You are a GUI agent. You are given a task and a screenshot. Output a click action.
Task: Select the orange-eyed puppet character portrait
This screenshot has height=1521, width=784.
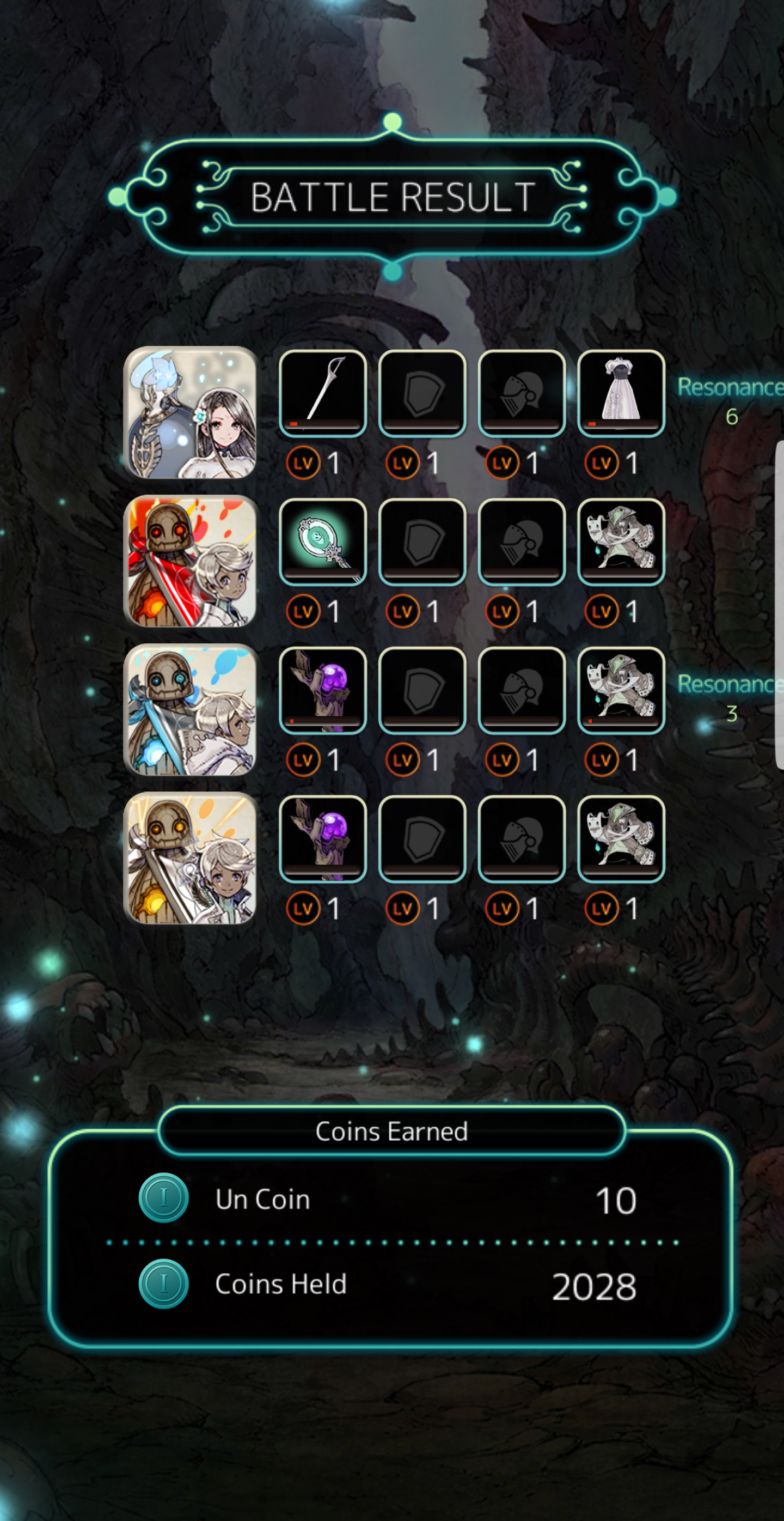click(x=190, y=858)
